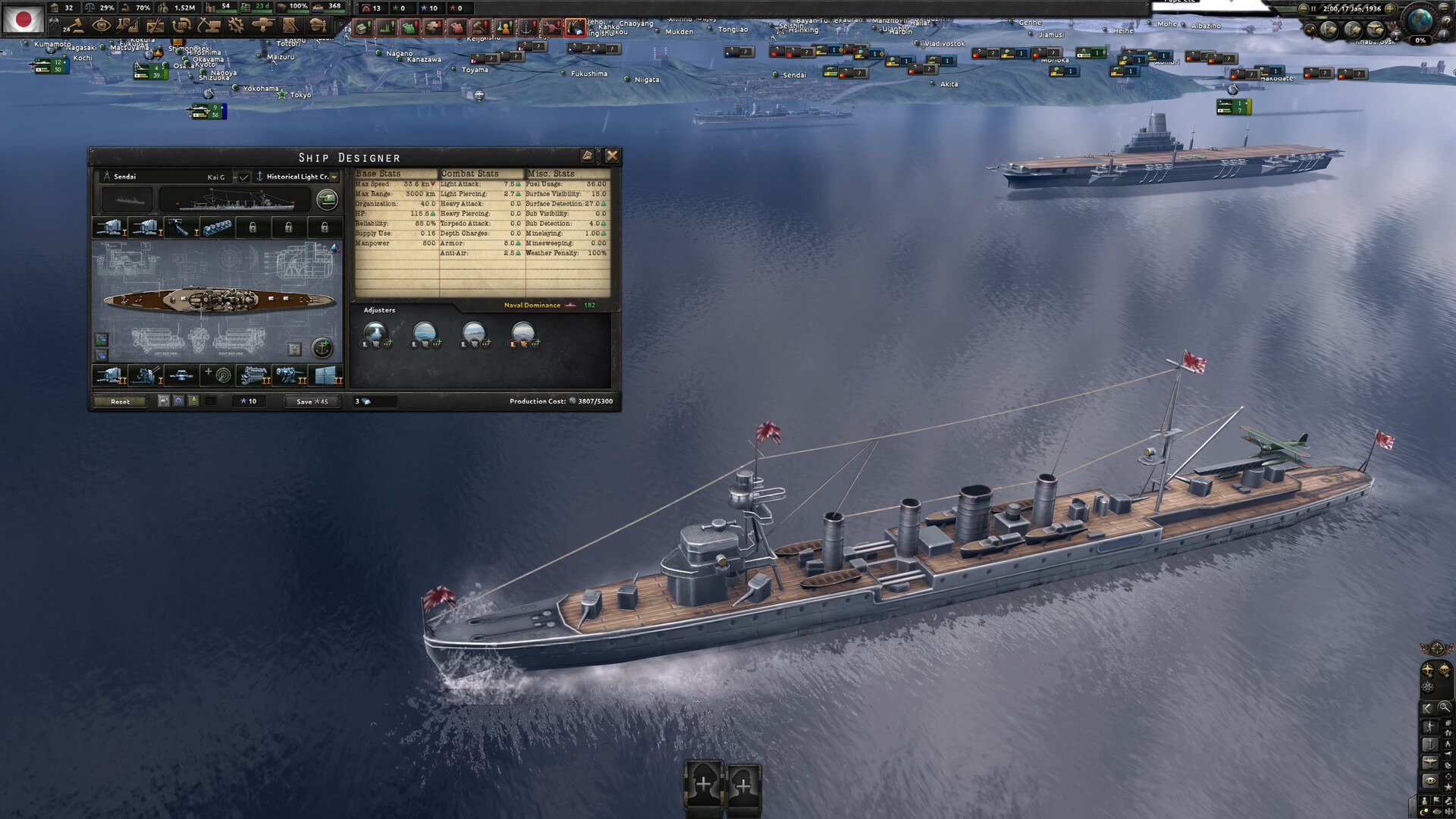Click the green anchor refit button
Viewport: 1456px width, 819px height.
coord(322,348)
